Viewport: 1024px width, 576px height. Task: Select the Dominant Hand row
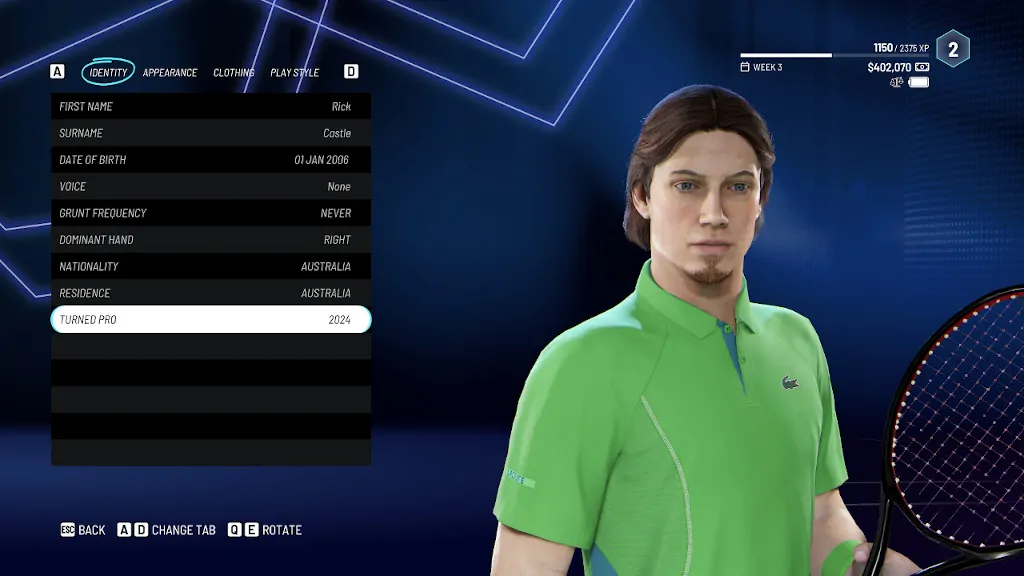click(211, 240)
